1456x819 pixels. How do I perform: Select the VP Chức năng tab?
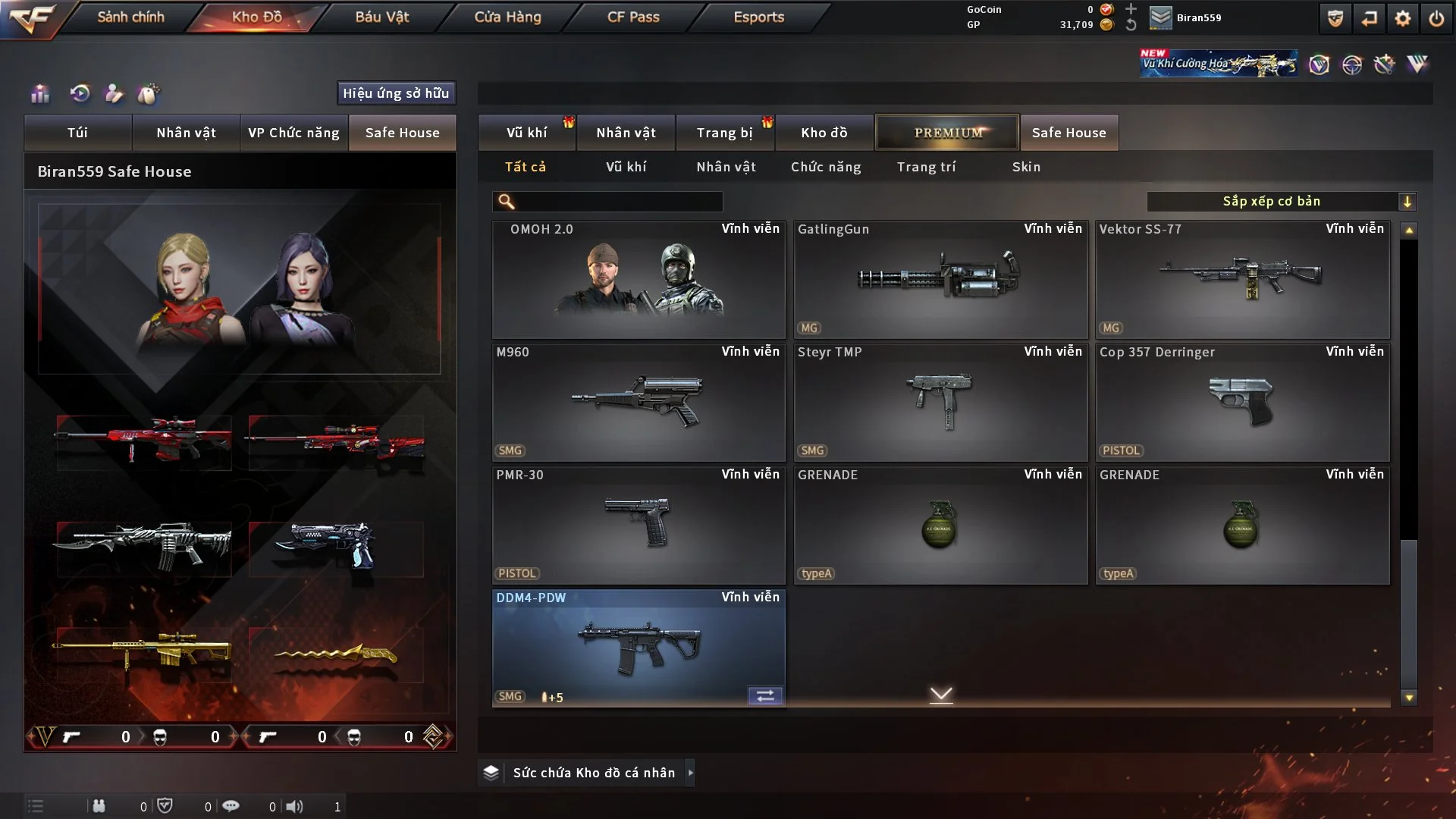coord(293,133)
